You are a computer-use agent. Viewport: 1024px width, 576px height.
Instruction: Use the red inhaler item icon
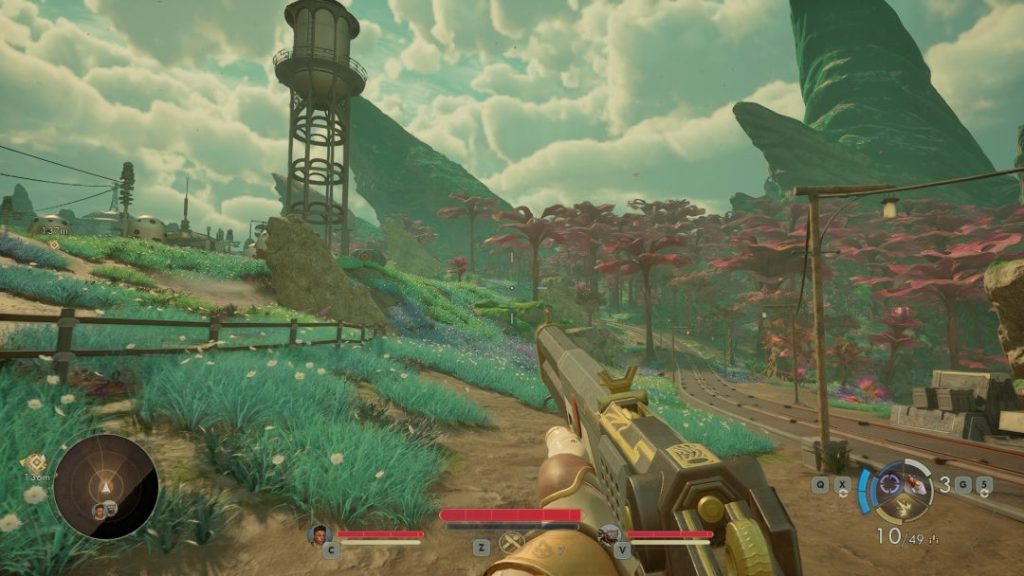(x=915, y=484)
